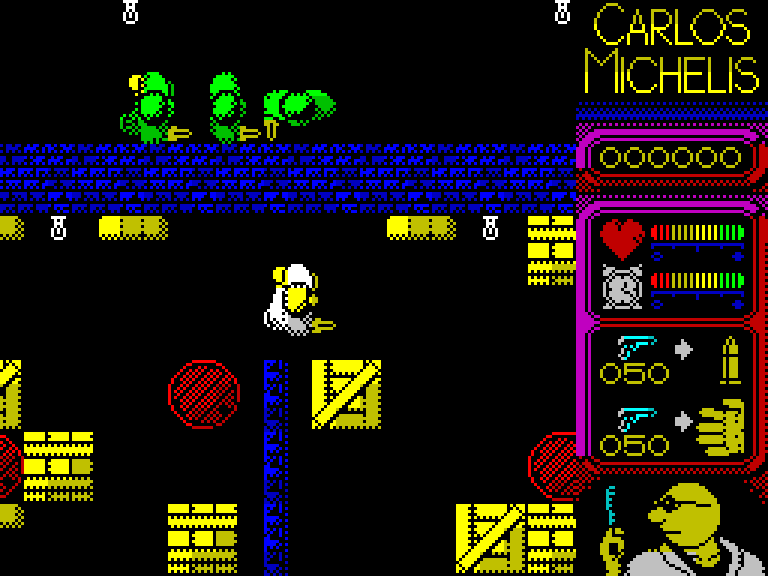Click the pistol icon beside the bullet
The image size is (768, 576).
coord(636,346)
